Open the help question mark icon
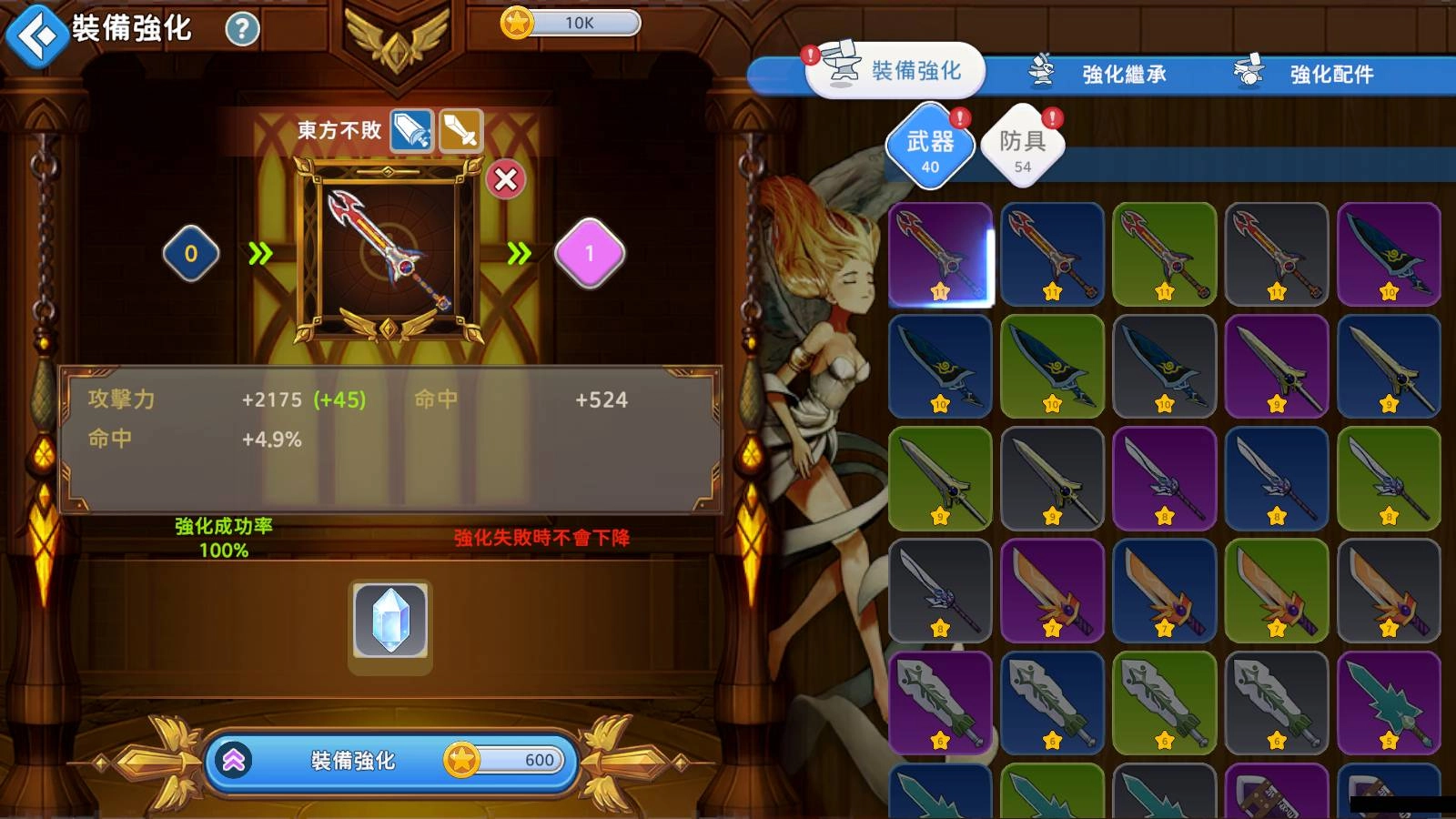Image resolution: width=1456 pixels, height=819 pixels. point(240,28)
